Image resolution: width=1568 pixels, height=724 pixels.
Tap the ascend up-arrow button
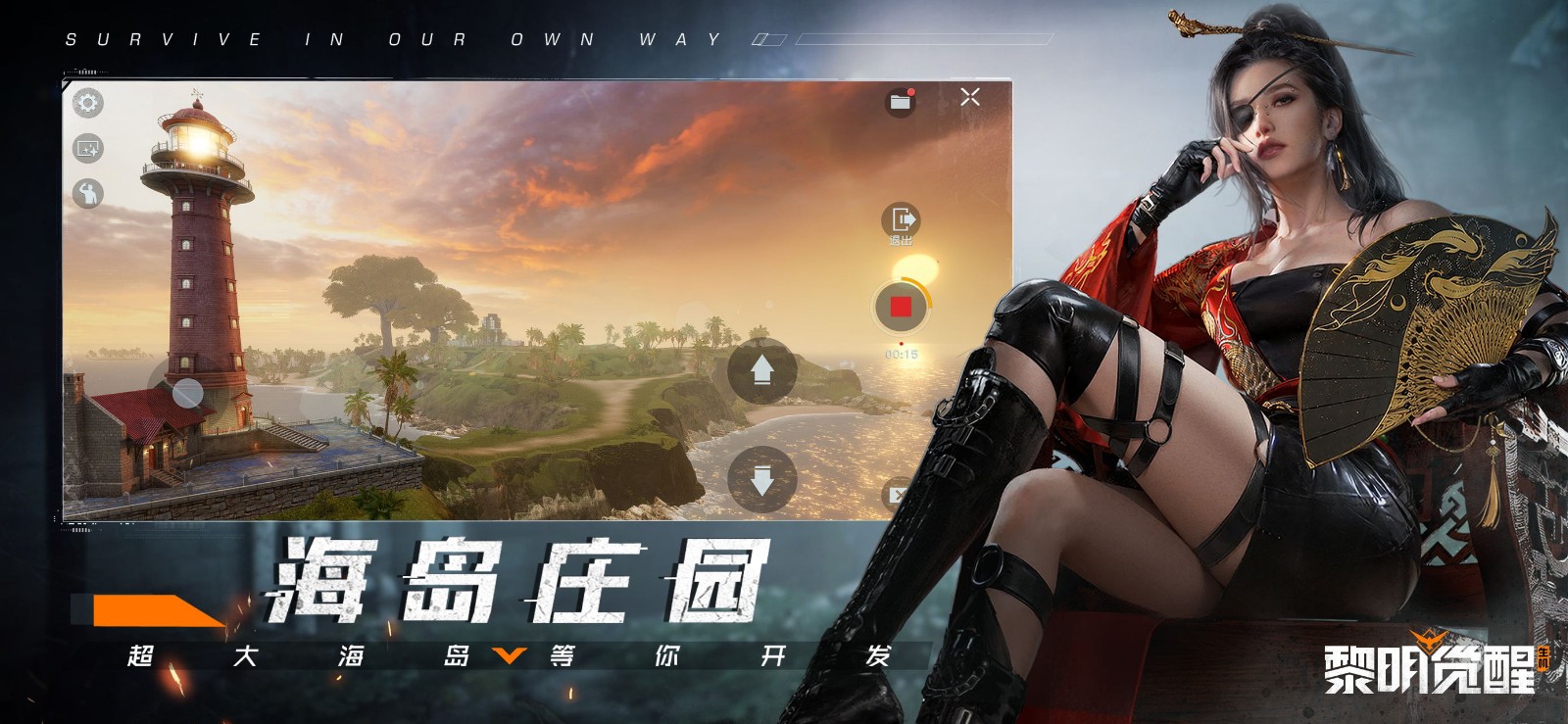click(761, 370)
